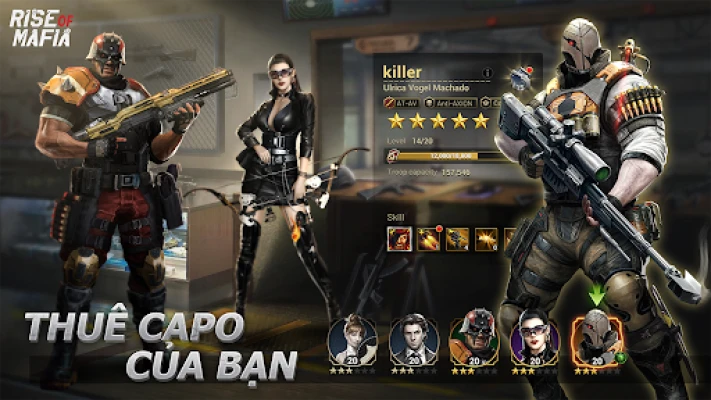Pick the red-helmet bearded capo portrait
711x400 pixels.
(473, 340)
